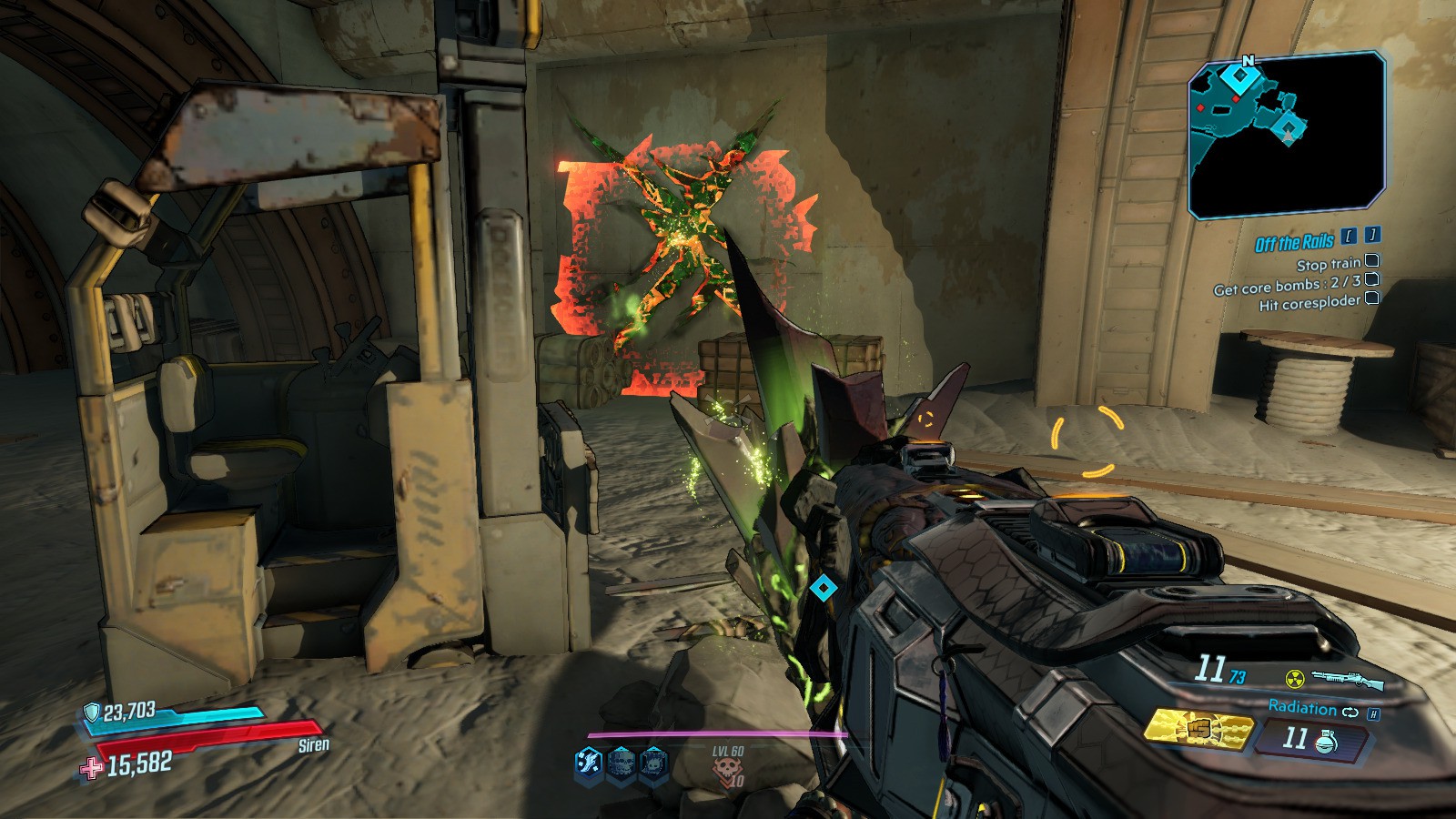
Task: Tick the Stop train objective checkbox
Action: tap(1371, 262)
